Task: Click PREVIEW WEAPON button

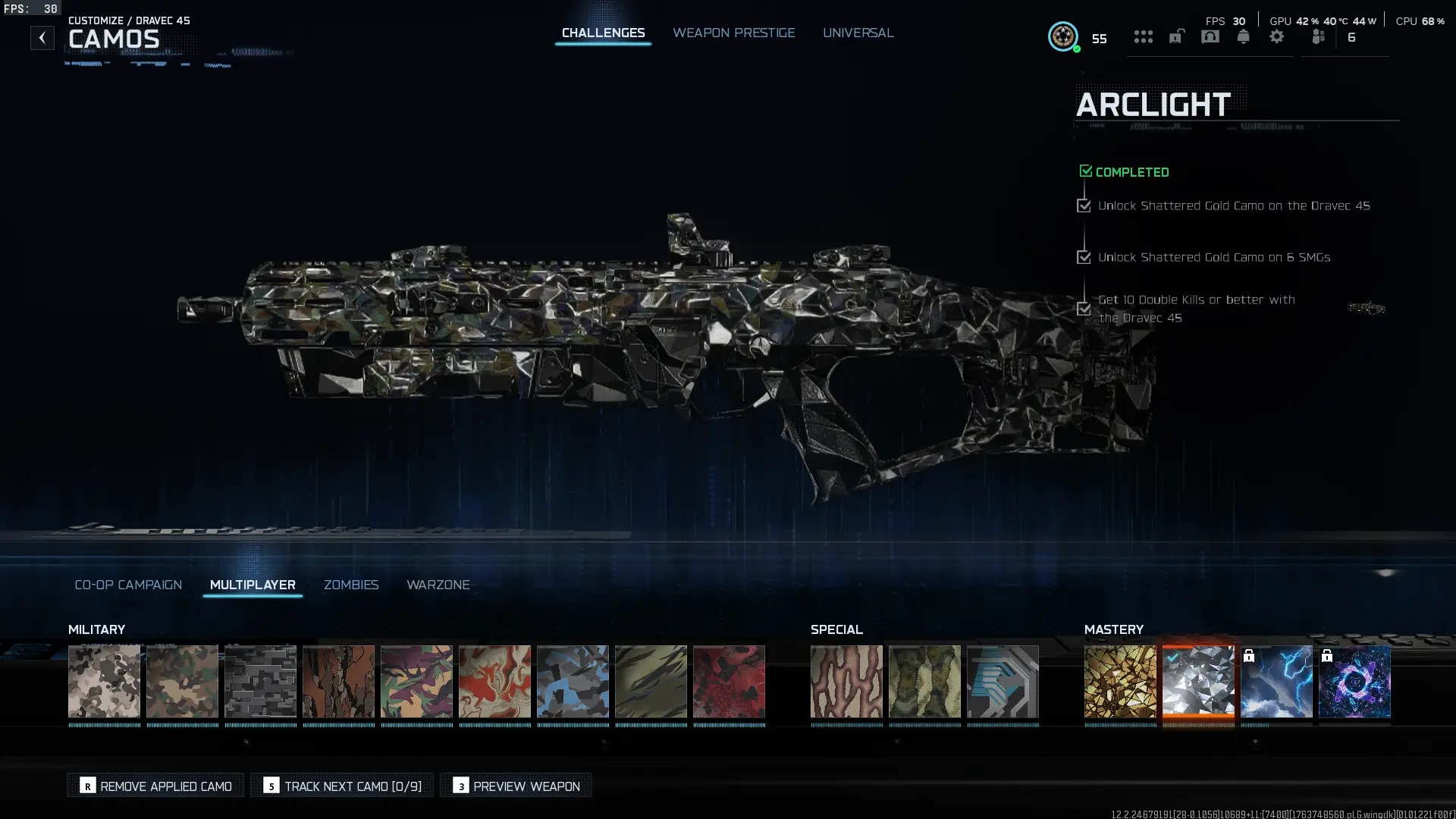Action: pyautogui.click(x=516, y=786)
